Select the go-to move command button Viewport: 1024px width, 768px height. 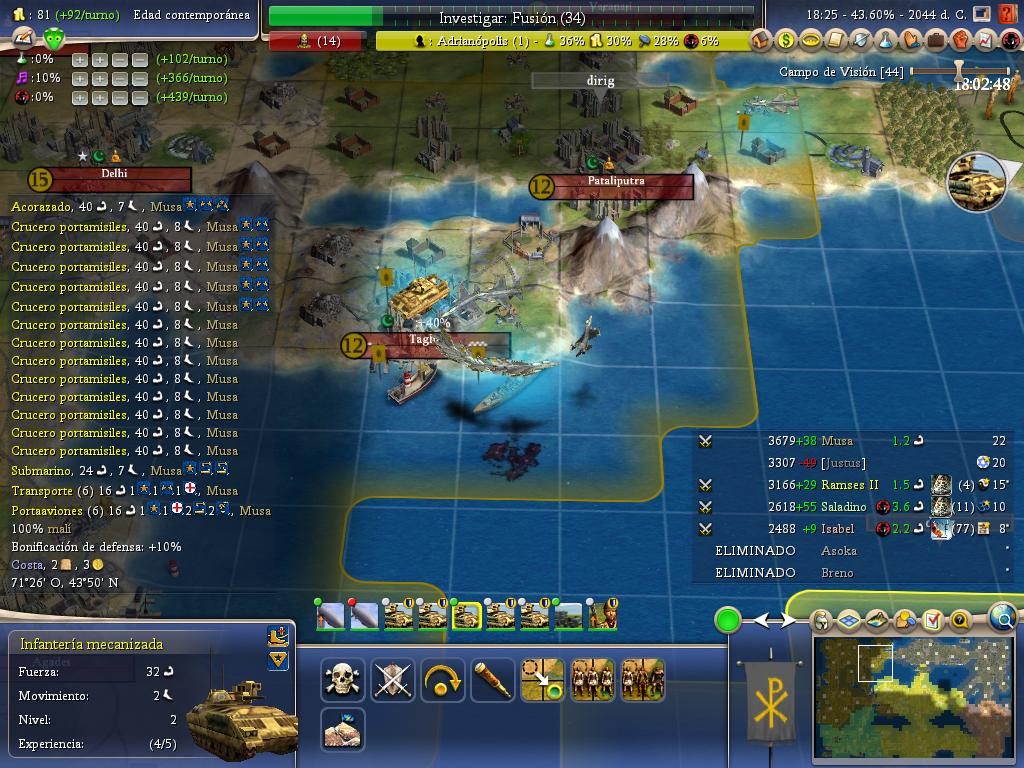click(x=543, y=680)
